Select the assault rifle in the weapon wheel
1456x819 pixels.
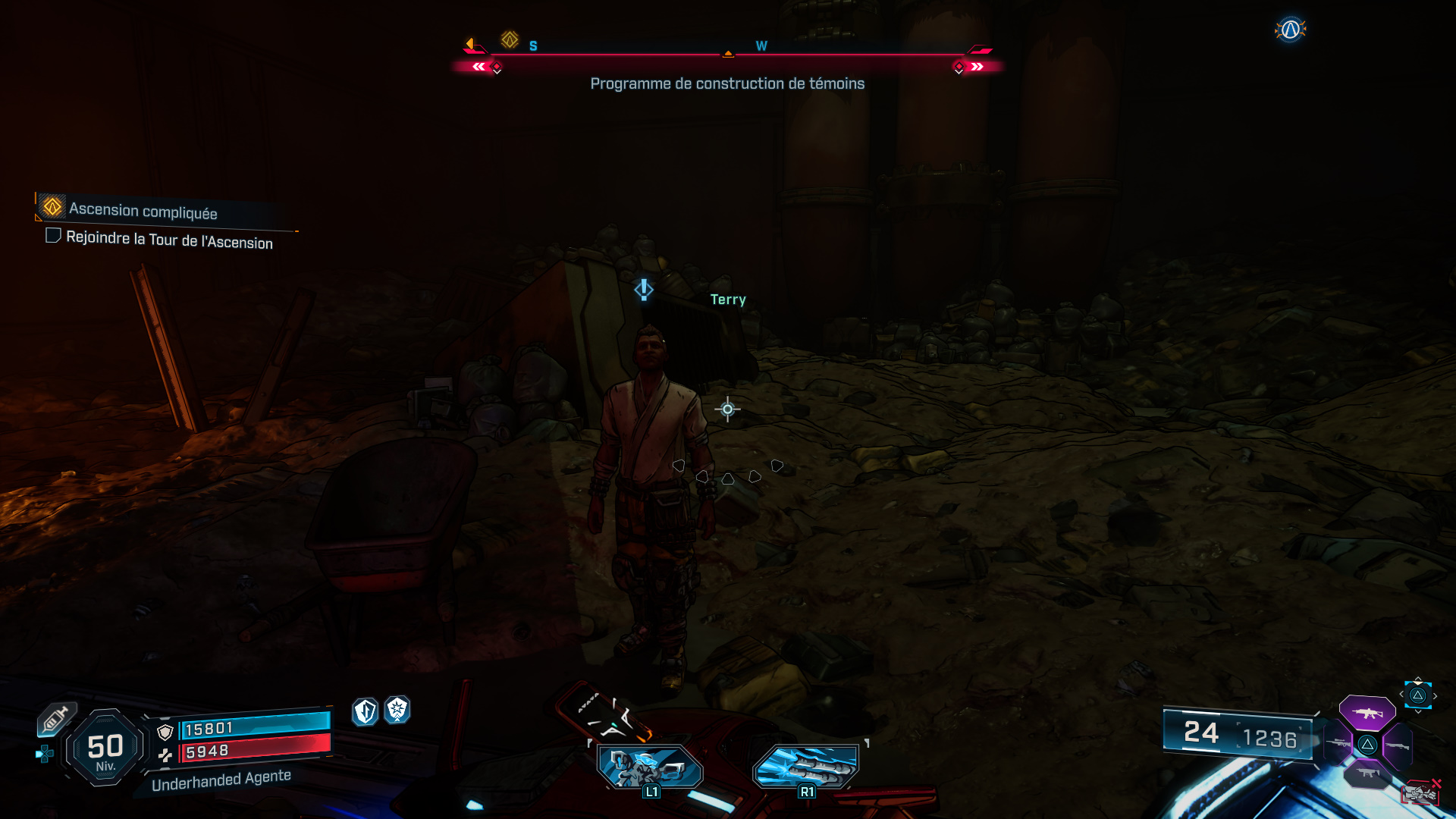[1369, 713]
